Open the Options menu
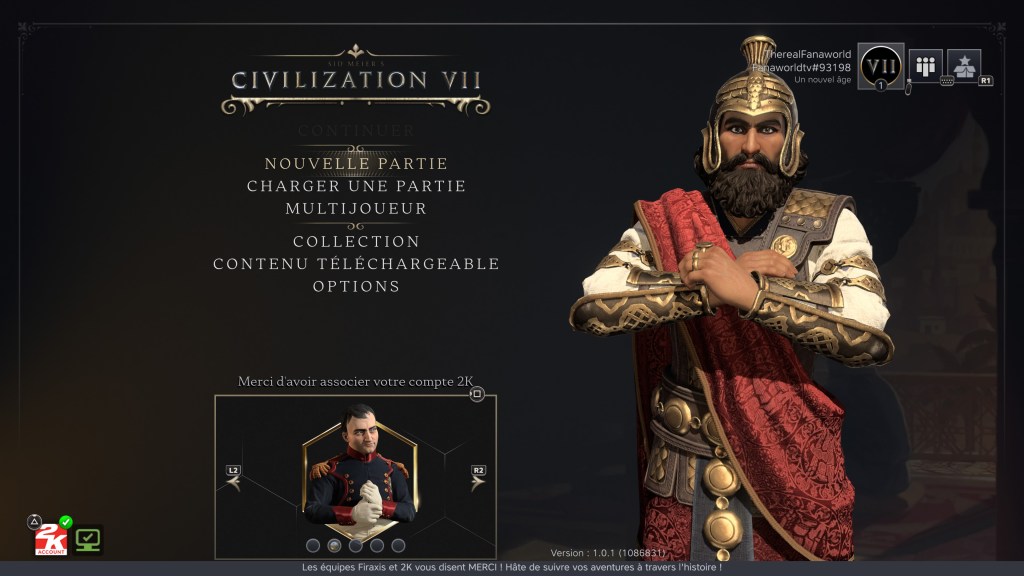1024x576 pixels. pos(356,286)
